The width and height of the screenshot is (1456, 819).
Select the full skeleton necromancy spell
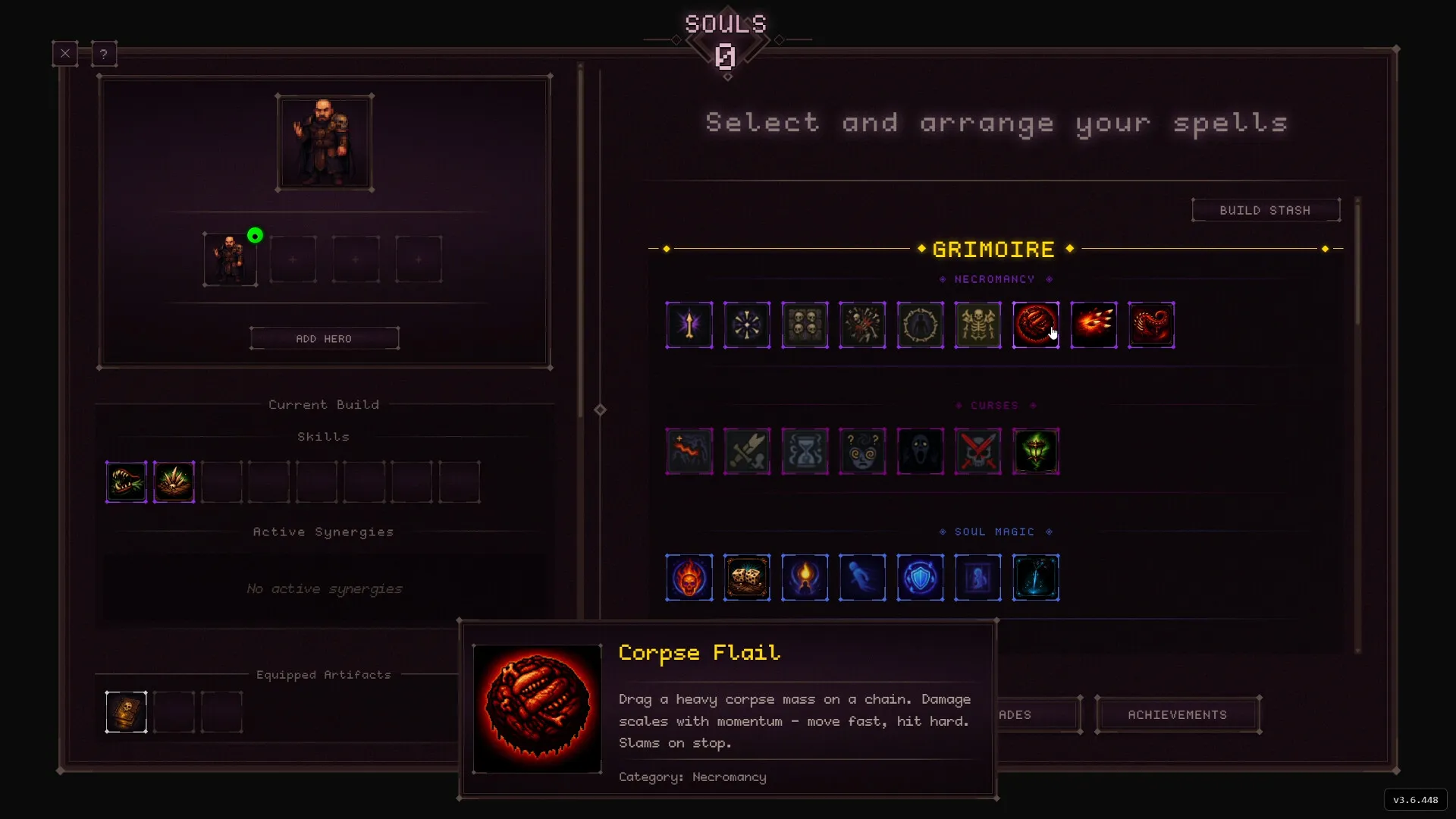point(977,325)
